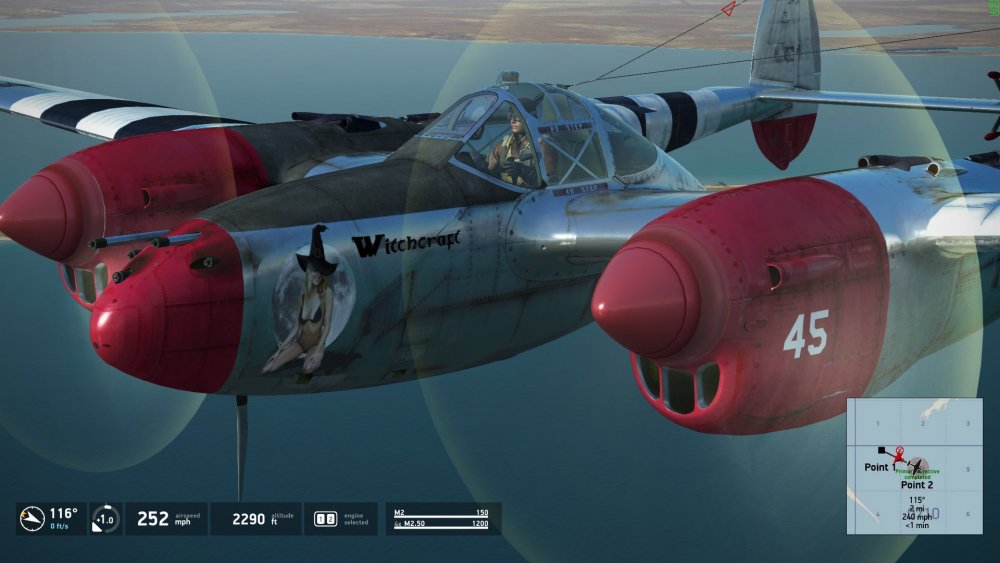Screen dimensions: 1000x563
Task: Click the heading compass icon in the HUD
Action: point(32,518)
